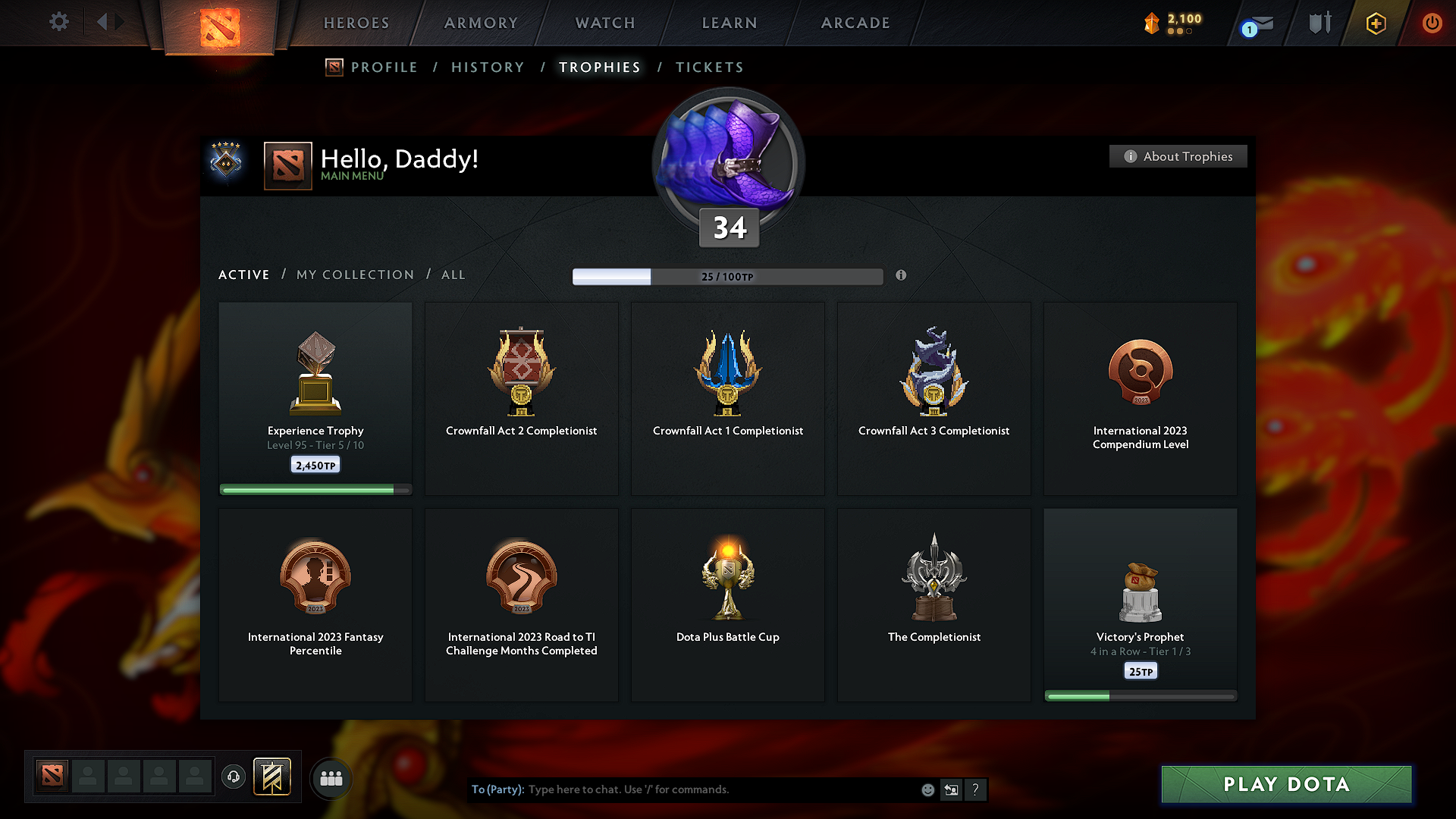Open the settings gear icon
This screenshot has width=1456, height=819.
pos(59,22)
